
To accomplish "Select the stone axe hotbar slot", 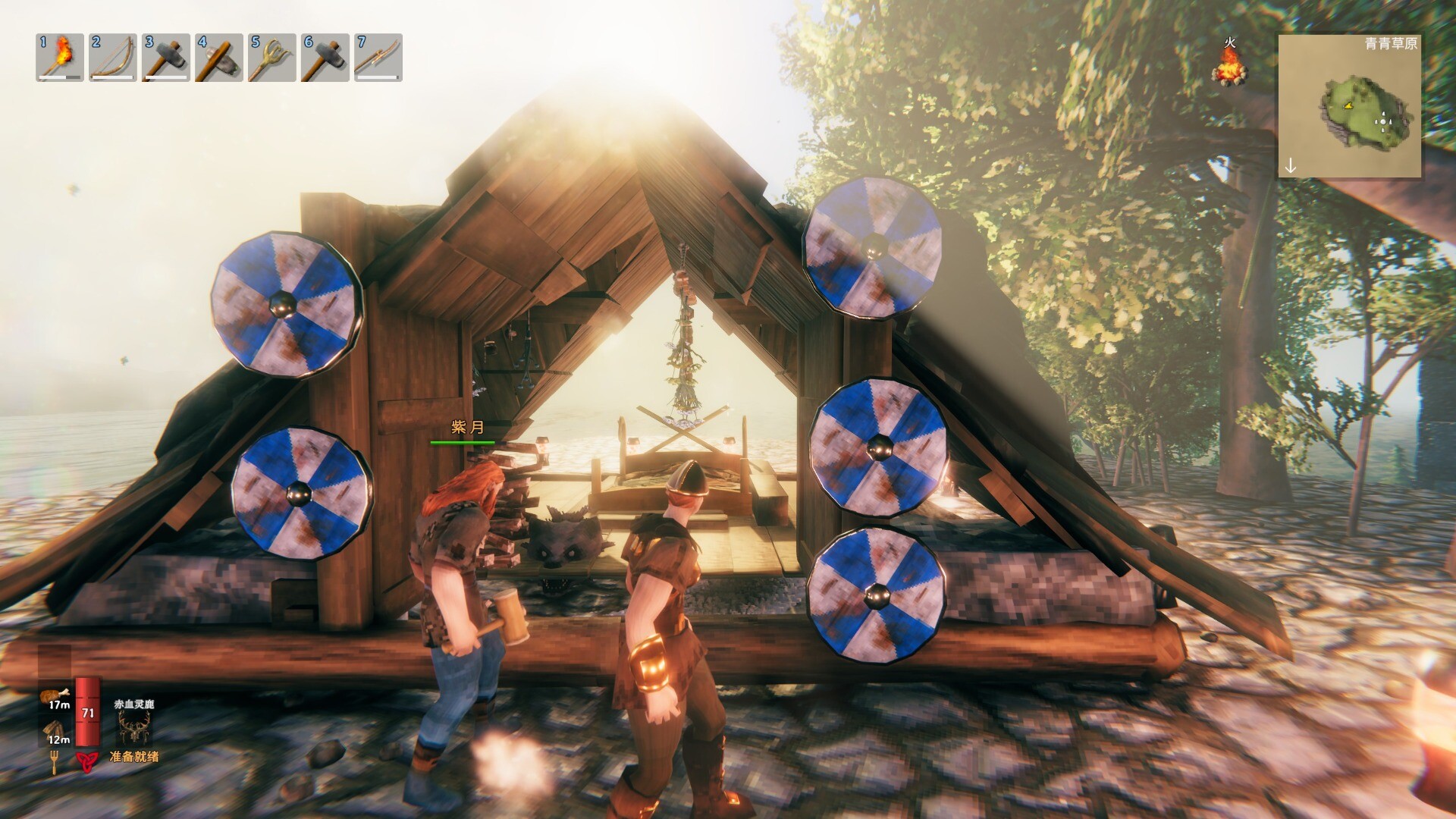I will click(219, 57).
